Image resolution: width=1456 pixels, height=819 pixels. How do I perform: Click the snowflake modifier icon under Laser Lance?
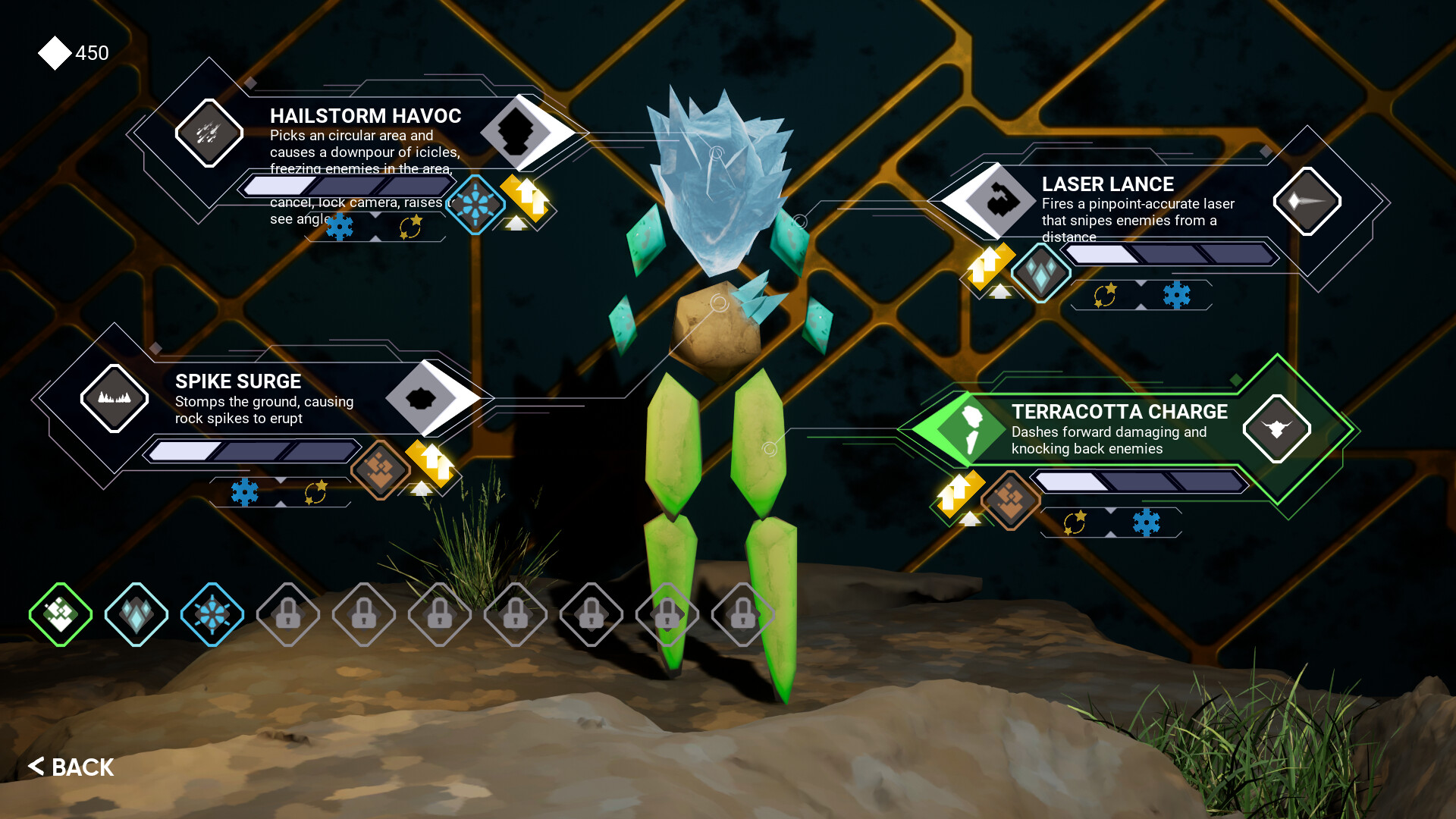point(1177,296)
